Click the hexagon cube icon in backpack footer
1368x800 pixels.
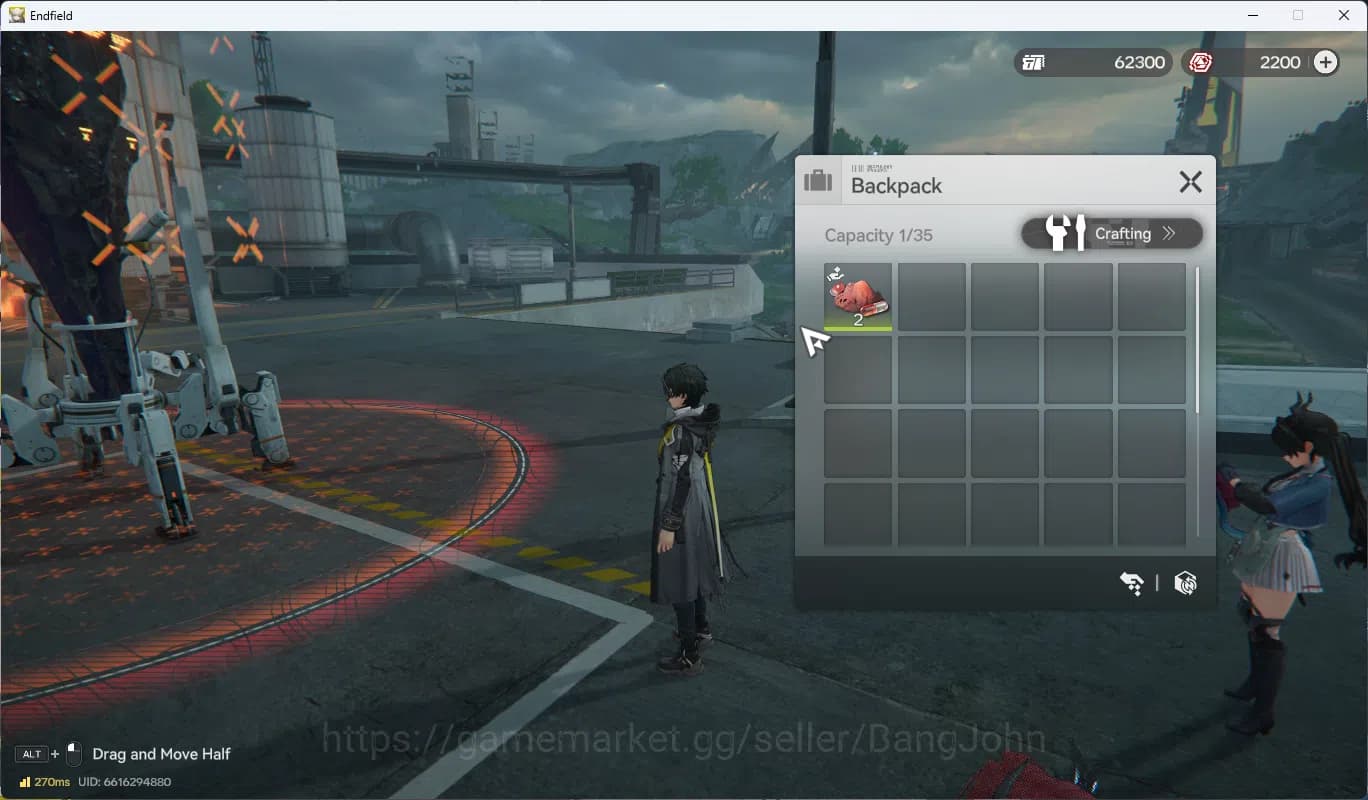tap(1185, 583)
